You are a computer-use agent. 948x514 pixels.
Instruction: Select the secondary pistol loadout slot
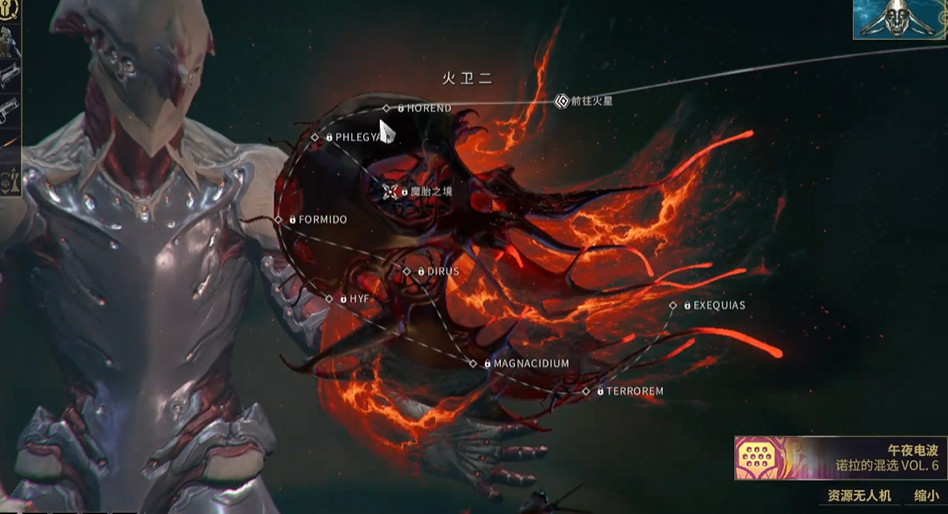tap(9, 107)
